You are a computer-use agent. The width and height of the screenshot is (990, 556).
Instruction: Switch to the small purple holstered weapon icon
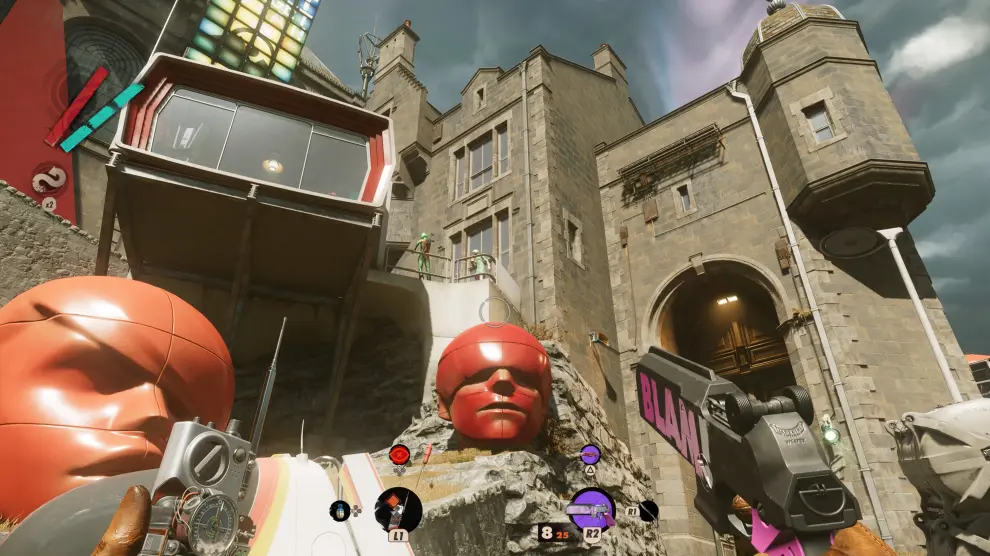click(590, 454)
